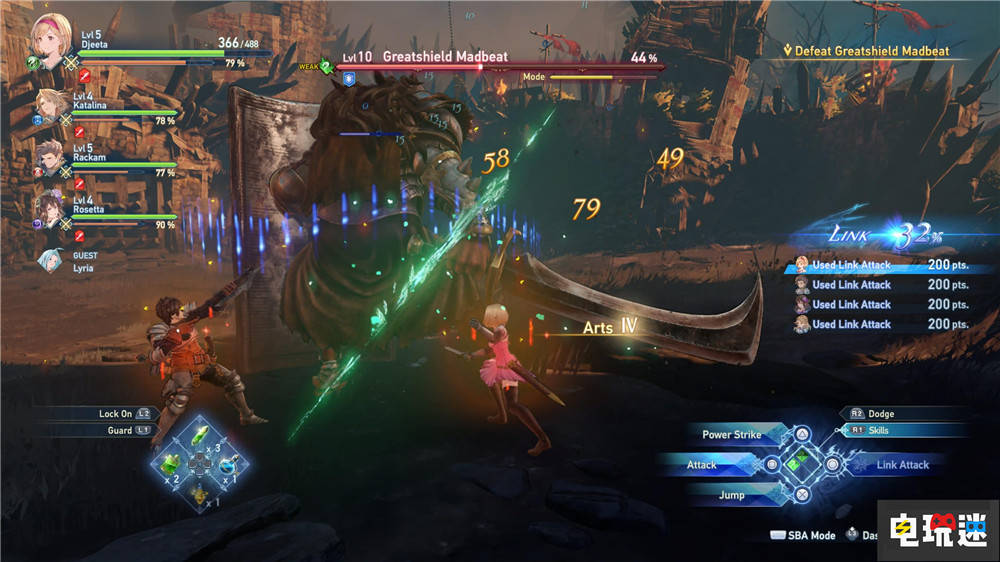Select Katalina's party portrait
Image resolution: width=1000 pixels, height=562 pixels.
click(52, 105)
